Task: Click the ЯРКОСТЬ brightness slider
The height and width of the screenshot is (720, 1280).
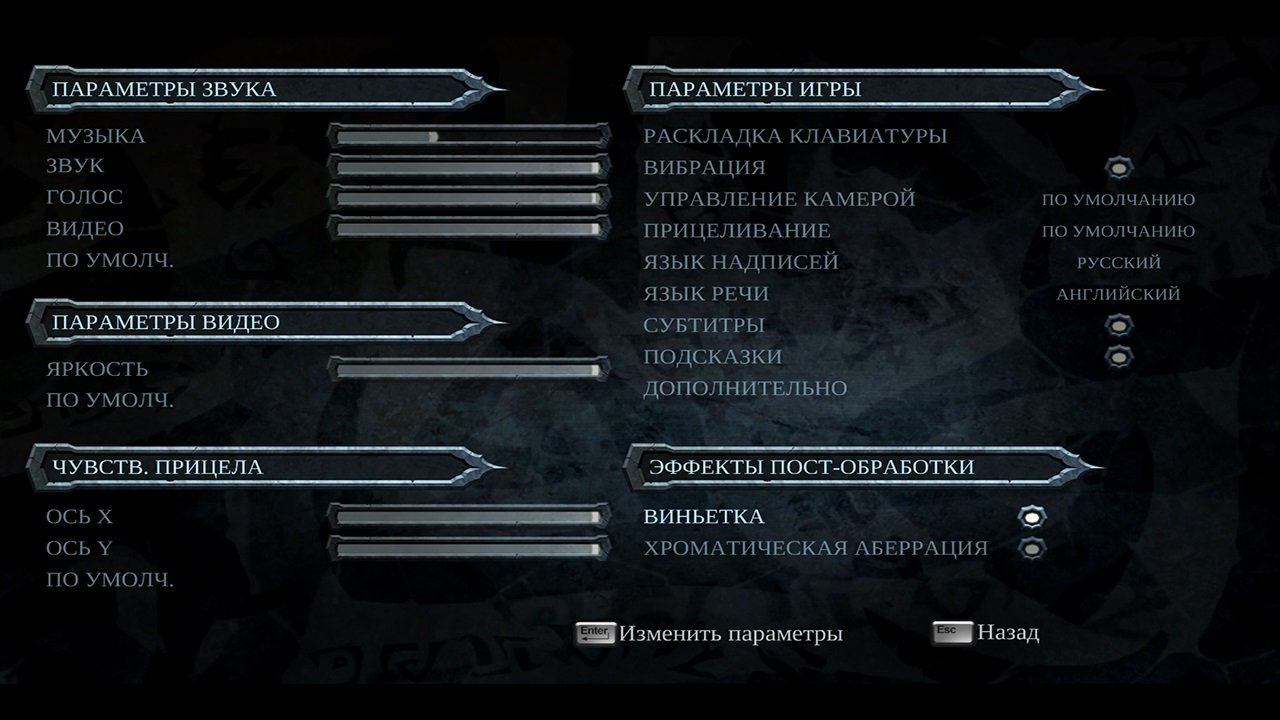Action: click(x=470, y=368)
